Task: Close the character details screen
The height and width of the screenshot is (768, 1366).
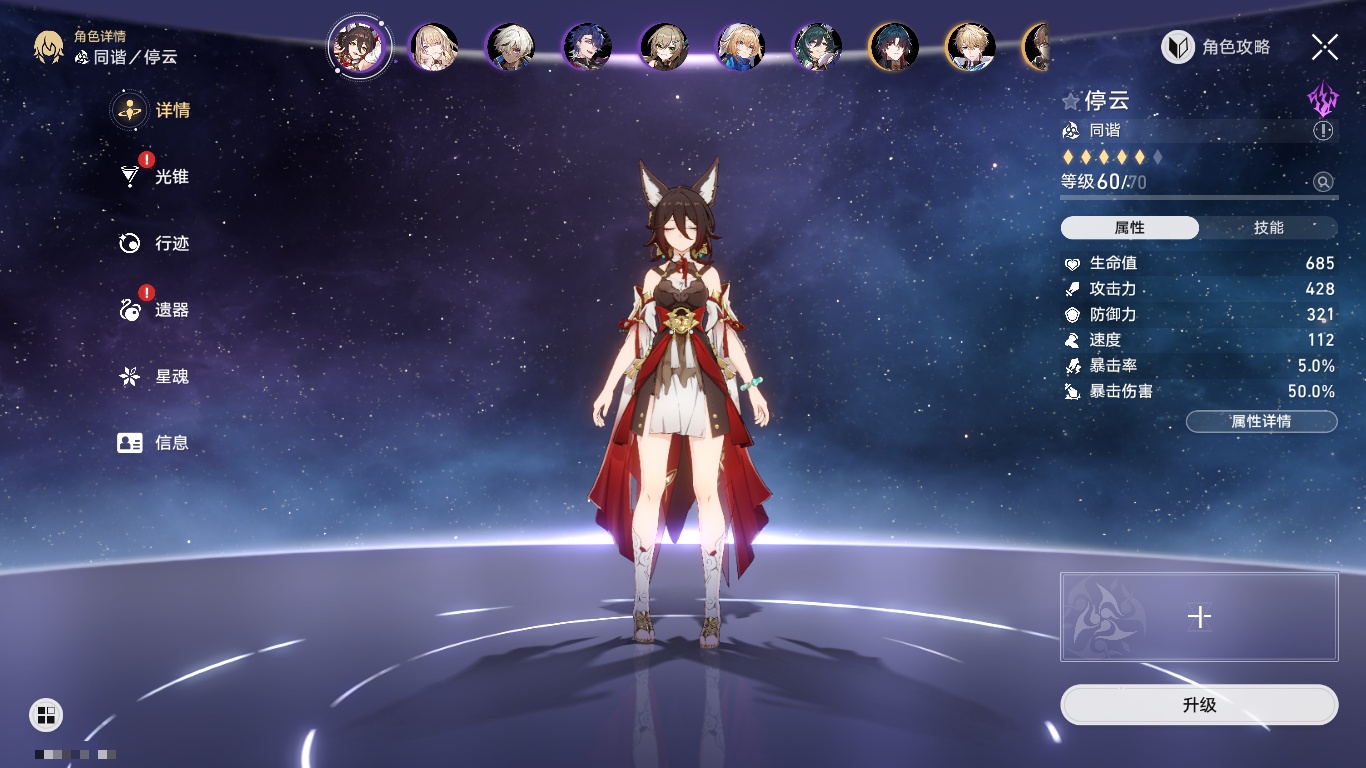Action: pyautogui.click(x=1325, y=46)
